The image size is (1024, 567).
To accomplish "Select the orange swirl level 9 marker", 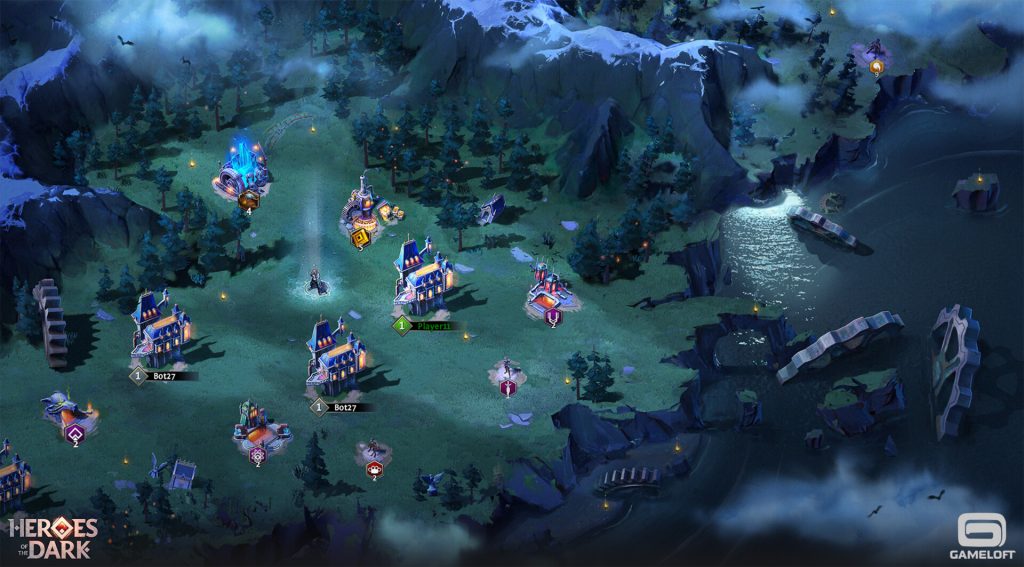I will tap(877, 67).
